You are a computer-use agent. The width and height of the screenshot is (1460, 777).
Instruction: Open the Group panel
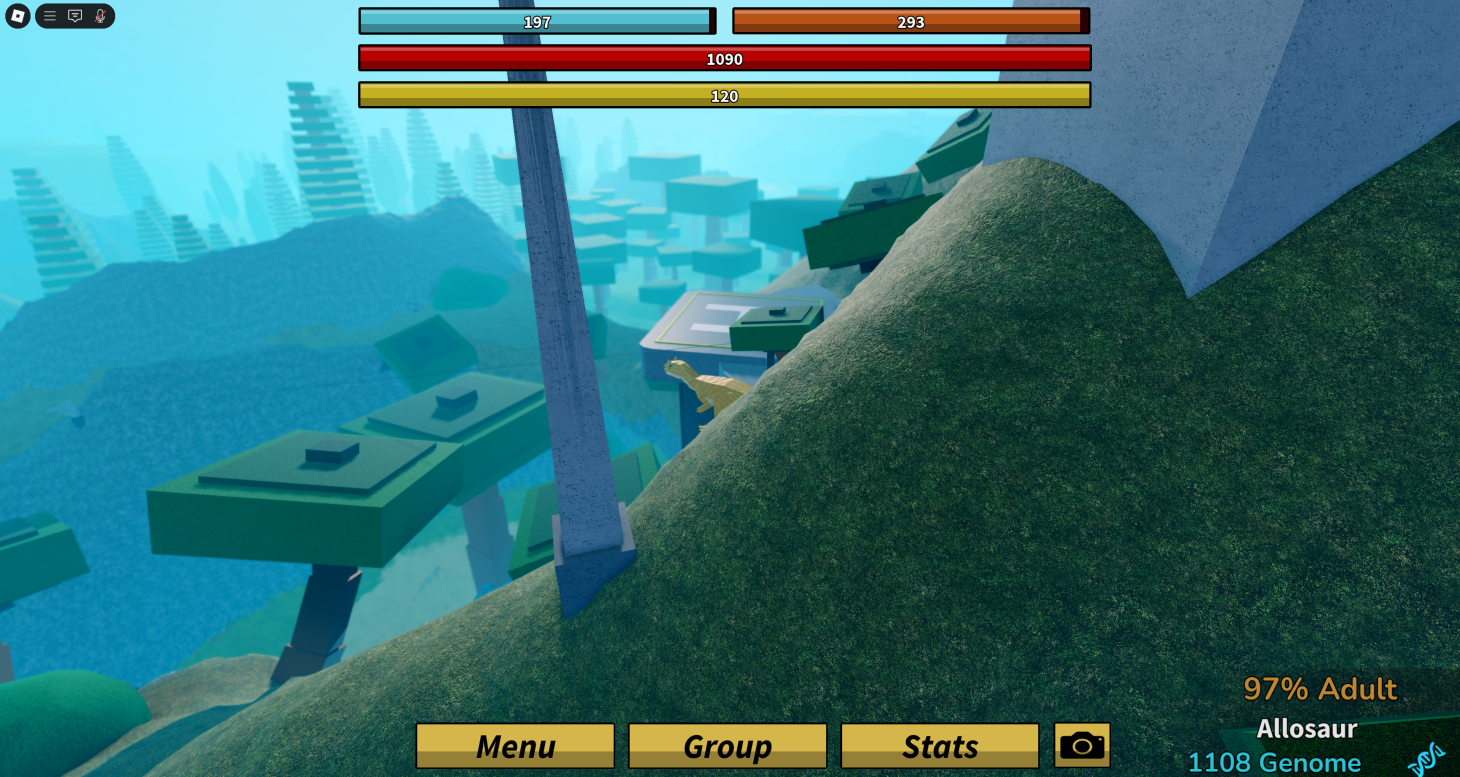coord(727,745)
